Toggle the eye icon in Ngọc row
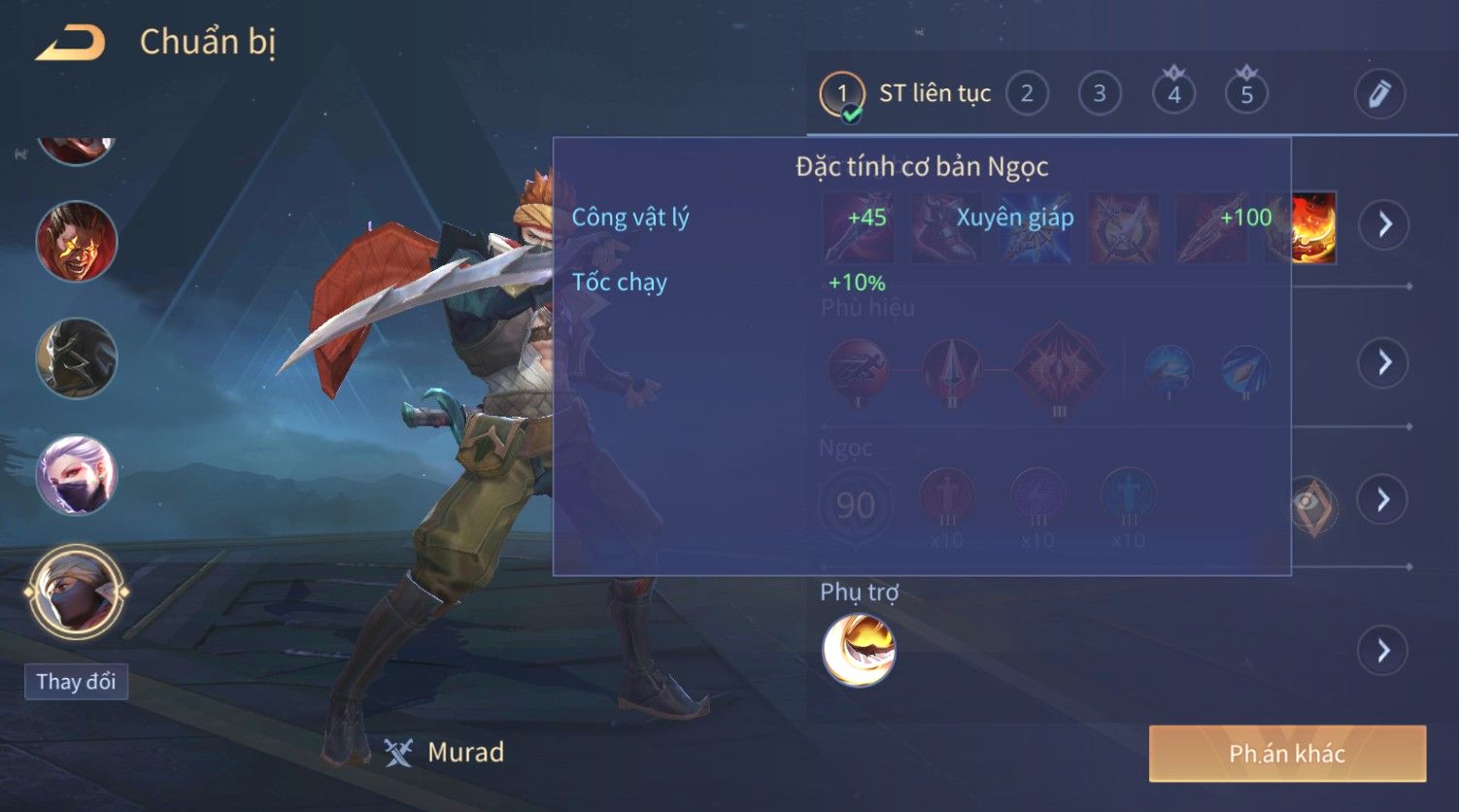The image size is (1459, 812). pos(1311,503)
